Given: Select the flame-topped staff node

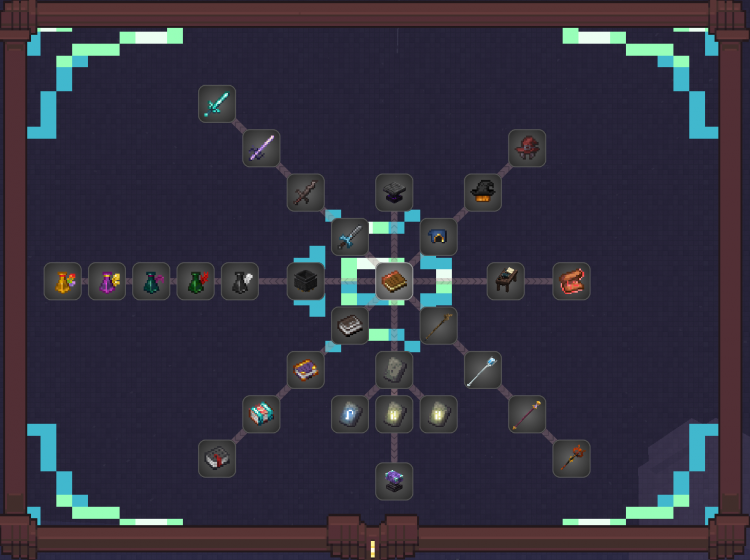Looking at the screenshot, I should click(571, 458).
